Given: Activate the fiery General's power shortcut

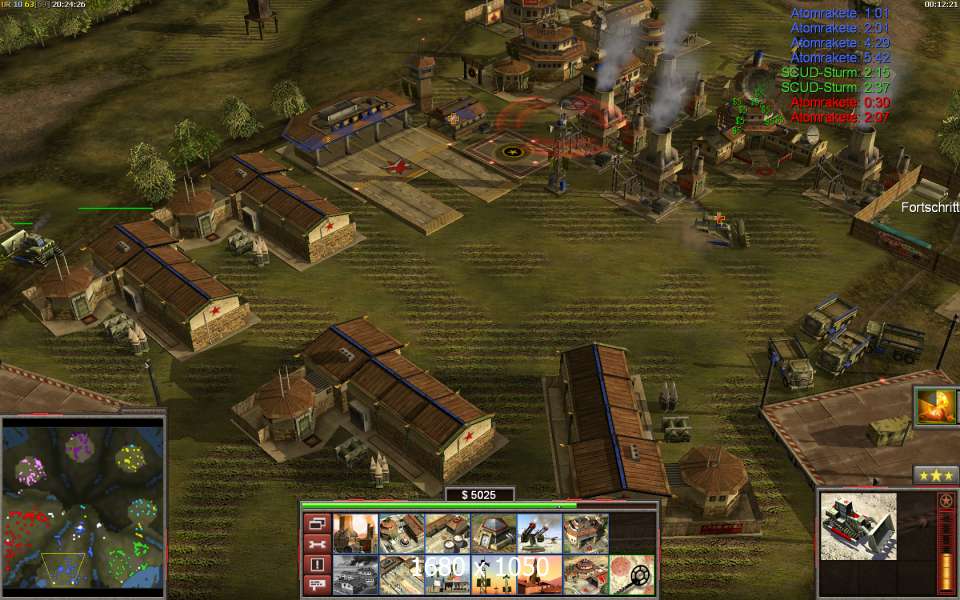Looking at the screenshot, I should click(x=936, y=407).
